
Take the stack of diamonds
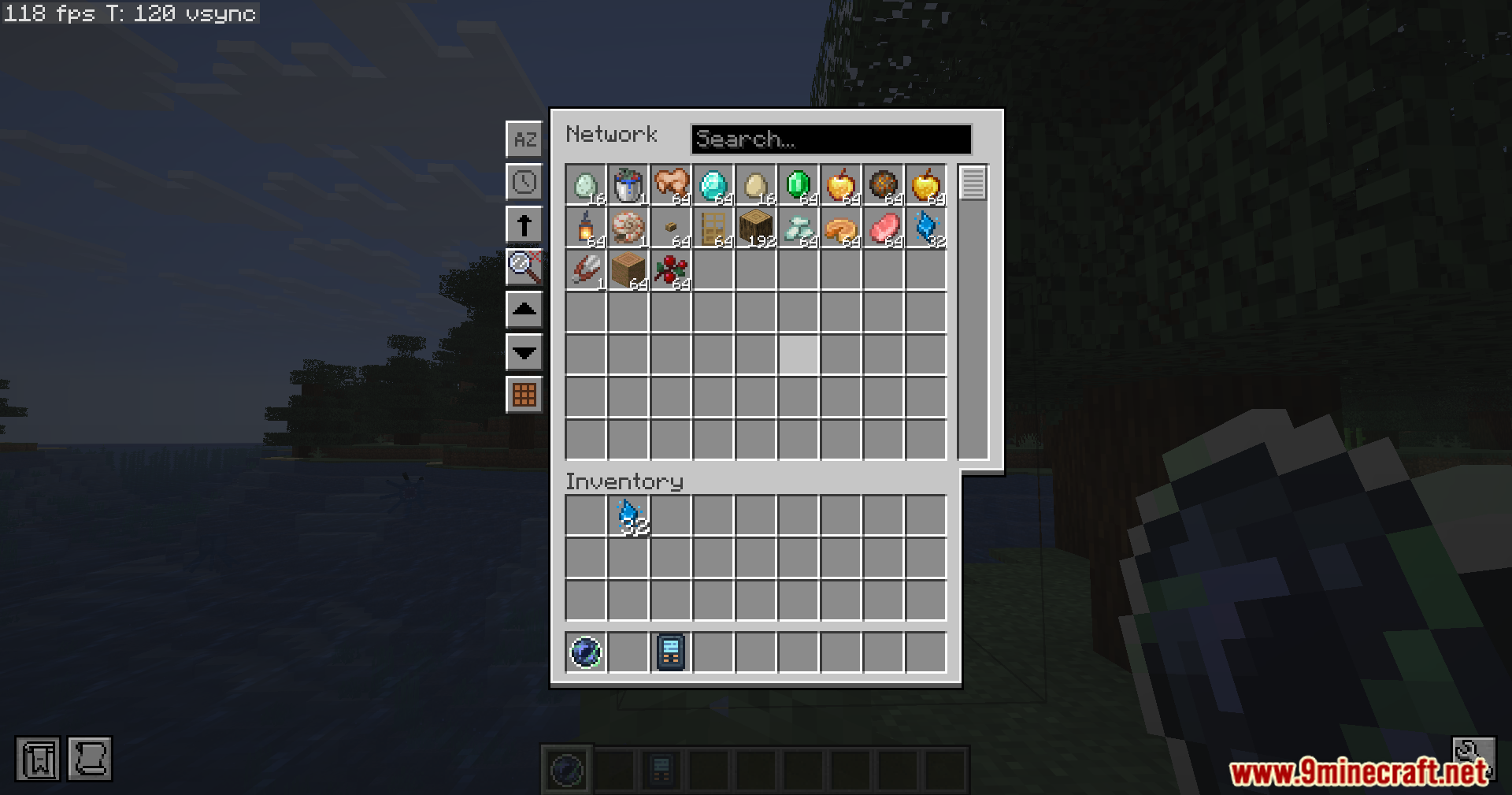coord(713,184)
